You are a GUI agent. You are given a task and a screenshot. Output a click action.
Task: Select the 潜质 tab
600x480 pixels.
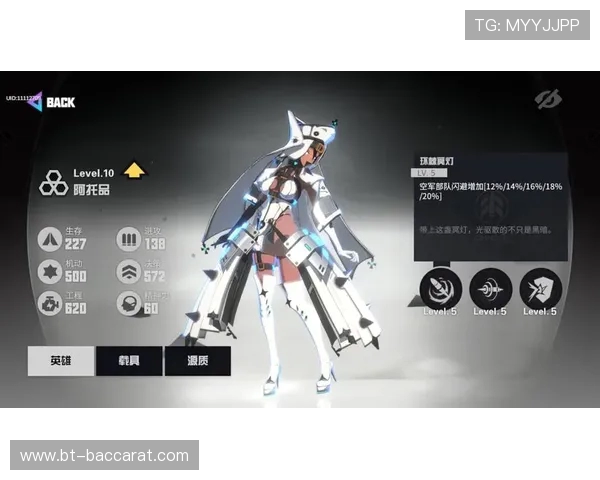pyautogui.click(x=197, y=361)
